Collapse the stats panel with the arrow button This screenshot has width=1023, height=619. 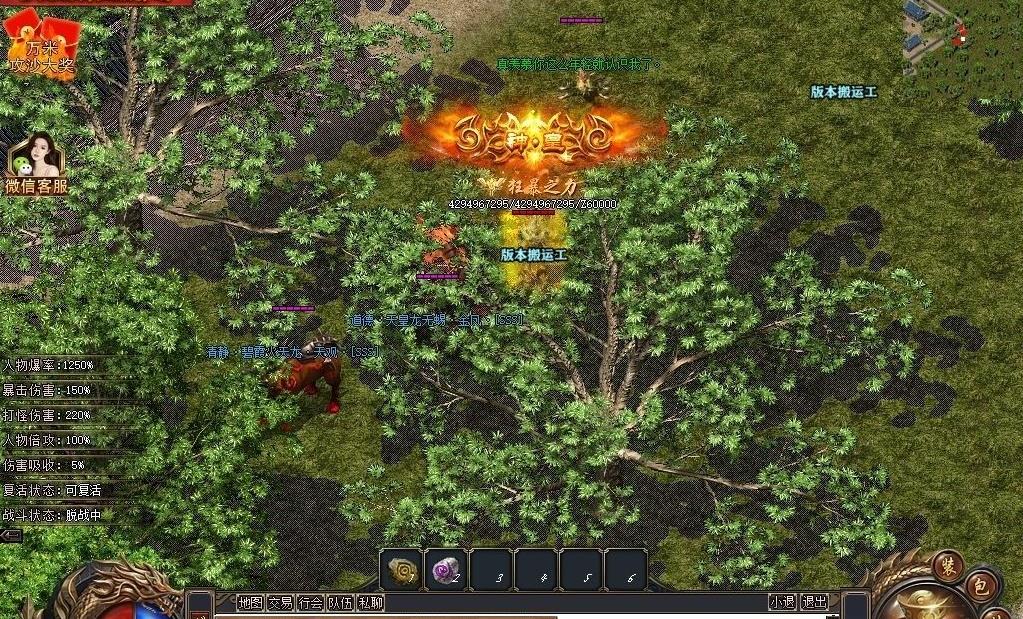click(x=12, y=536)
